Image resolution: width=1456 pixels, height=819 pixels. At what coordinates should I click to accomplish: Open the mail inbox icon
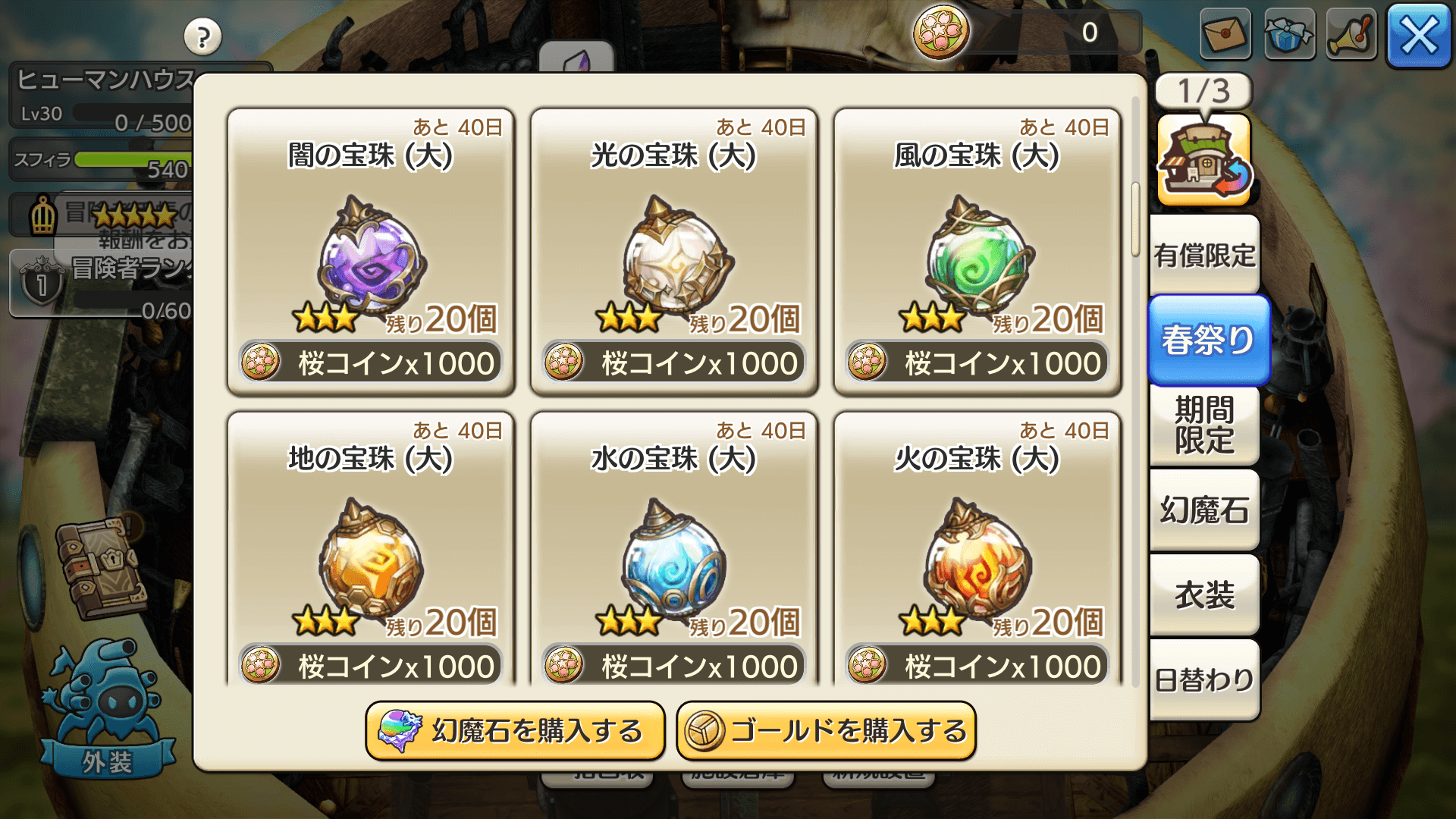tap(1225, 35)
